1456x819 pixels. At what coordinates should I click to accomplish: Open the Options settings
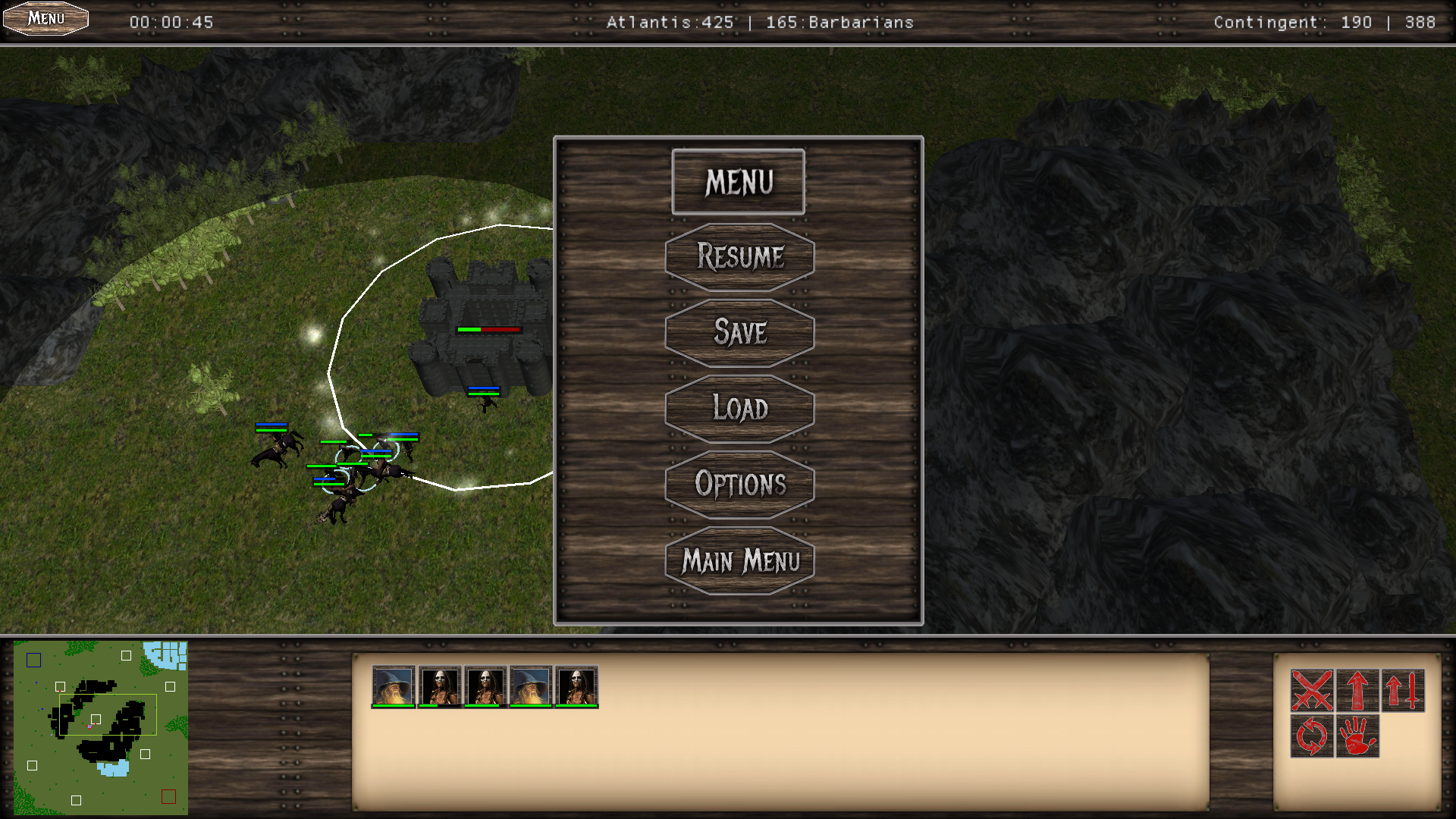pyautogui.click(x=739, y=485)
